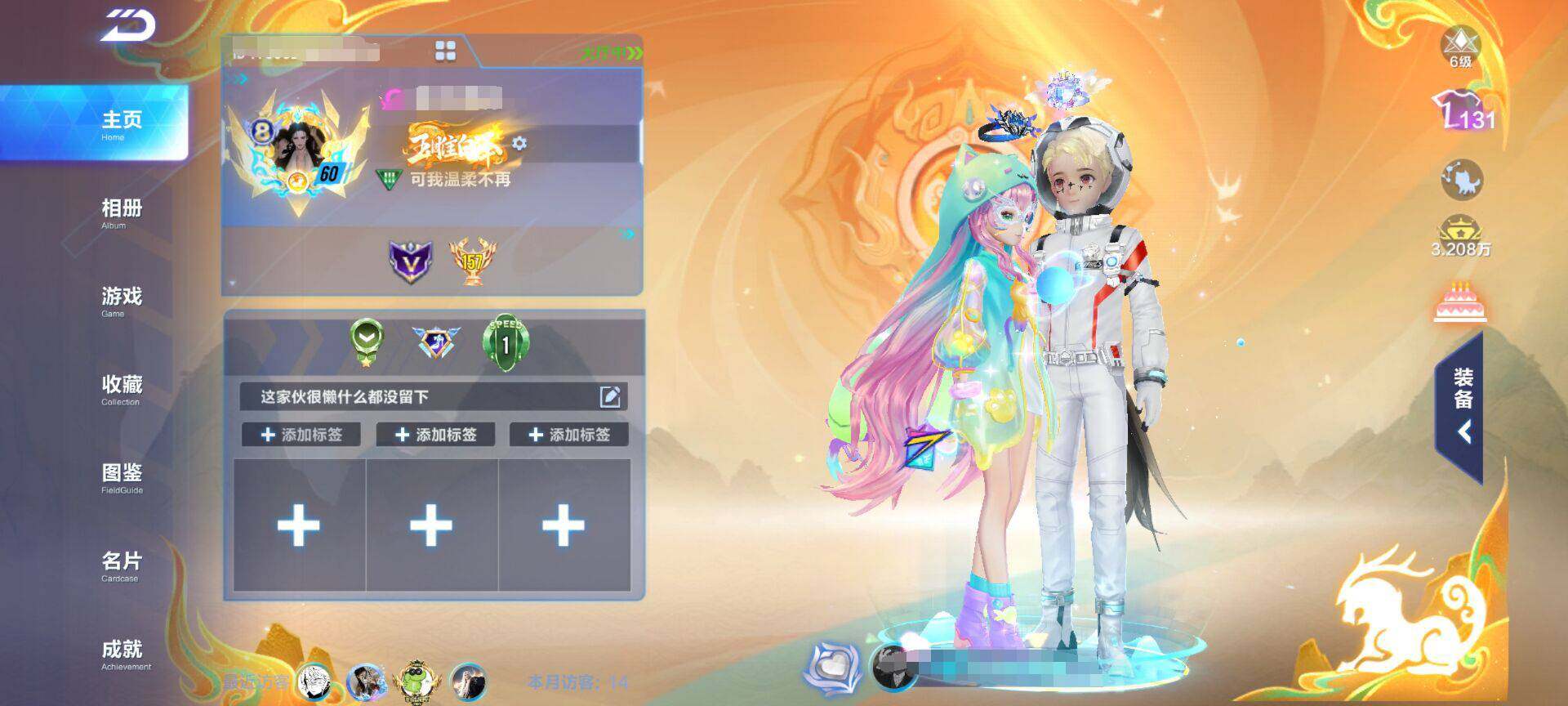Image resolution: width=1568 pixels, height=706 pixels.
Task: Open the 相册 Album tab
Action: pos(121,212)
